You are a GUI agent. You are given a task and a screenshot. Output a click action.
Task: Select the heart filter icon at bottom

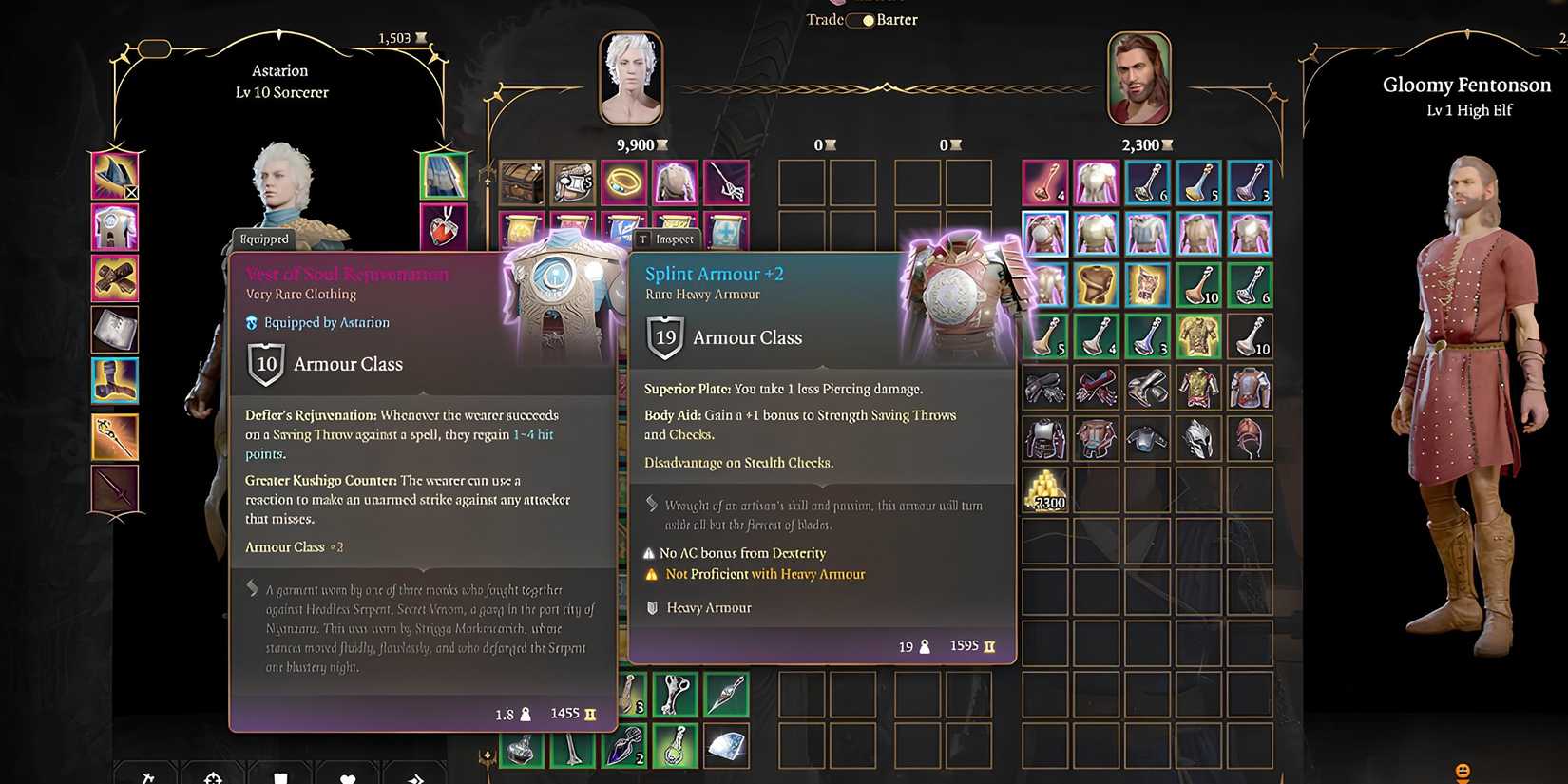(x=348, y=777)
